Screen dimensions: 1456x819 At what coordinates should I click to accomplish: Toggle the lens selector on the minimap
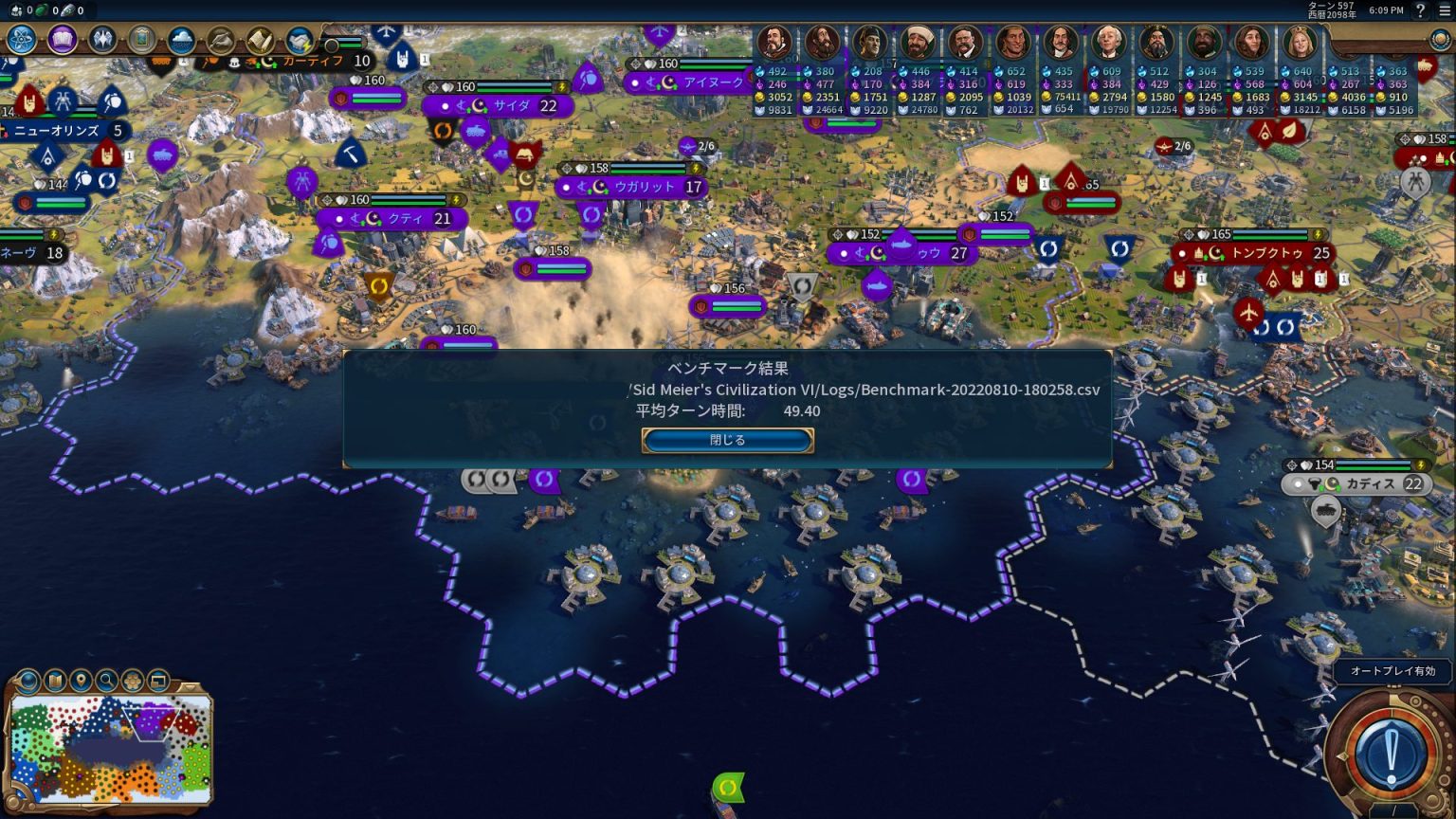(27, 680)
